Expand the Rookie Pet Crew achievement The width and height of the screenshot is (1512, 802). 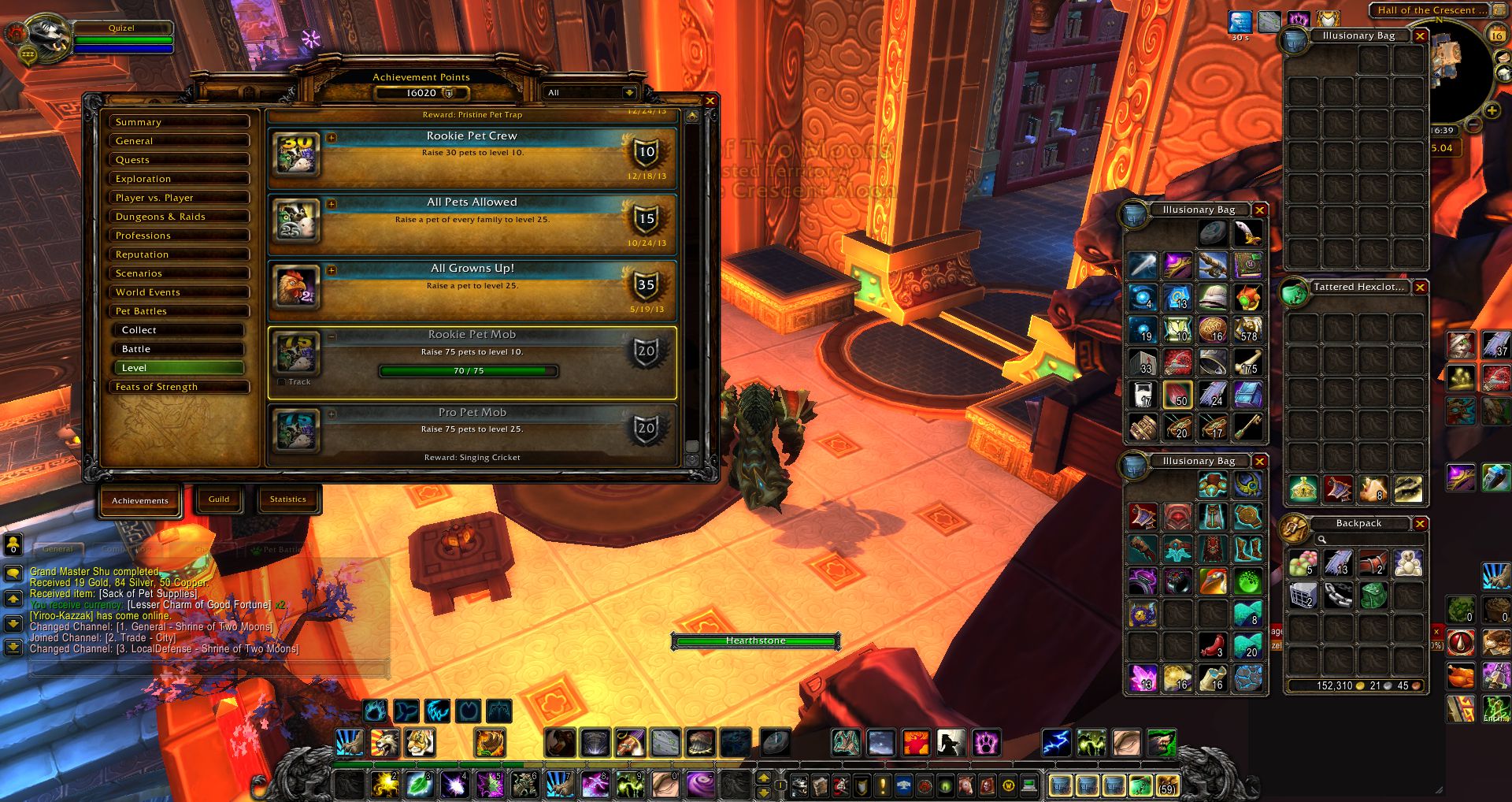pyautogui.click(x=332, y=138)
